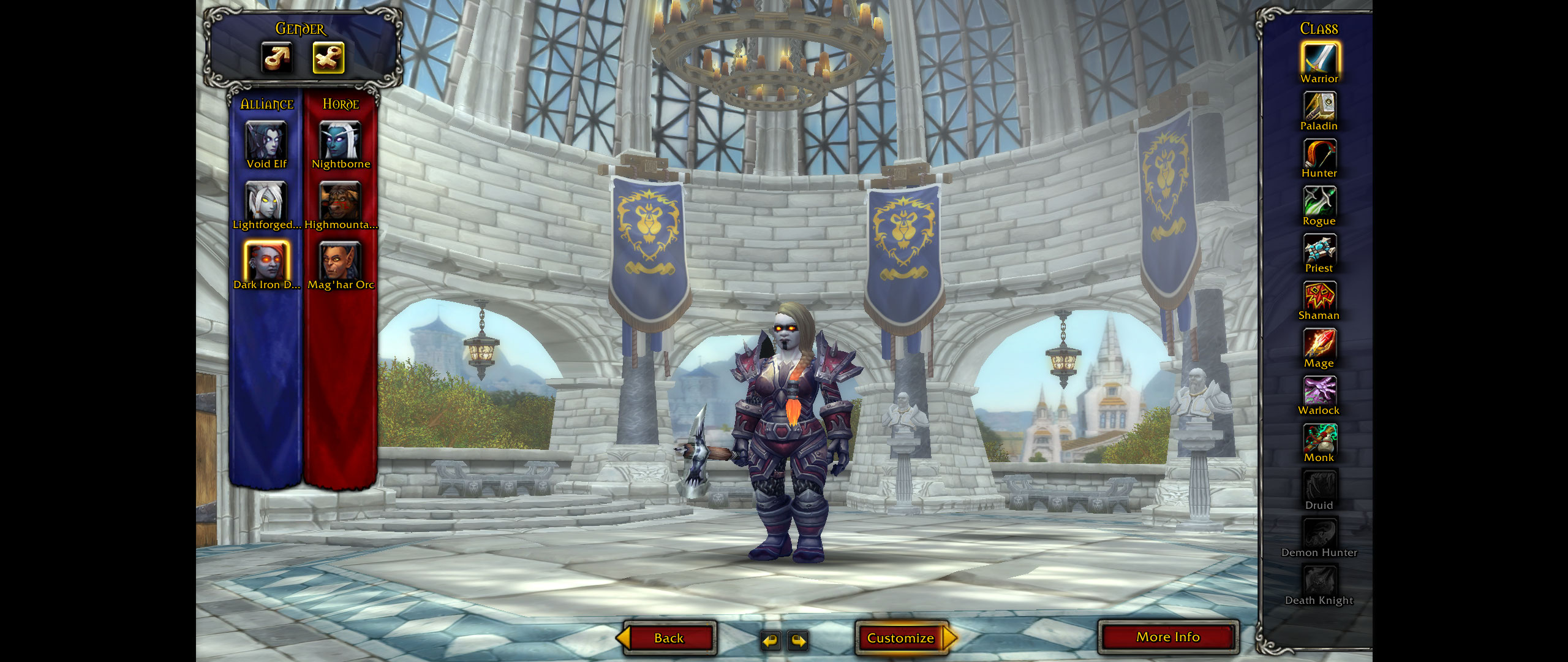The width and height of the screenshot is (1568, 662).
Task: Choose the Monk class icon
Action: tap(1319, 438)
